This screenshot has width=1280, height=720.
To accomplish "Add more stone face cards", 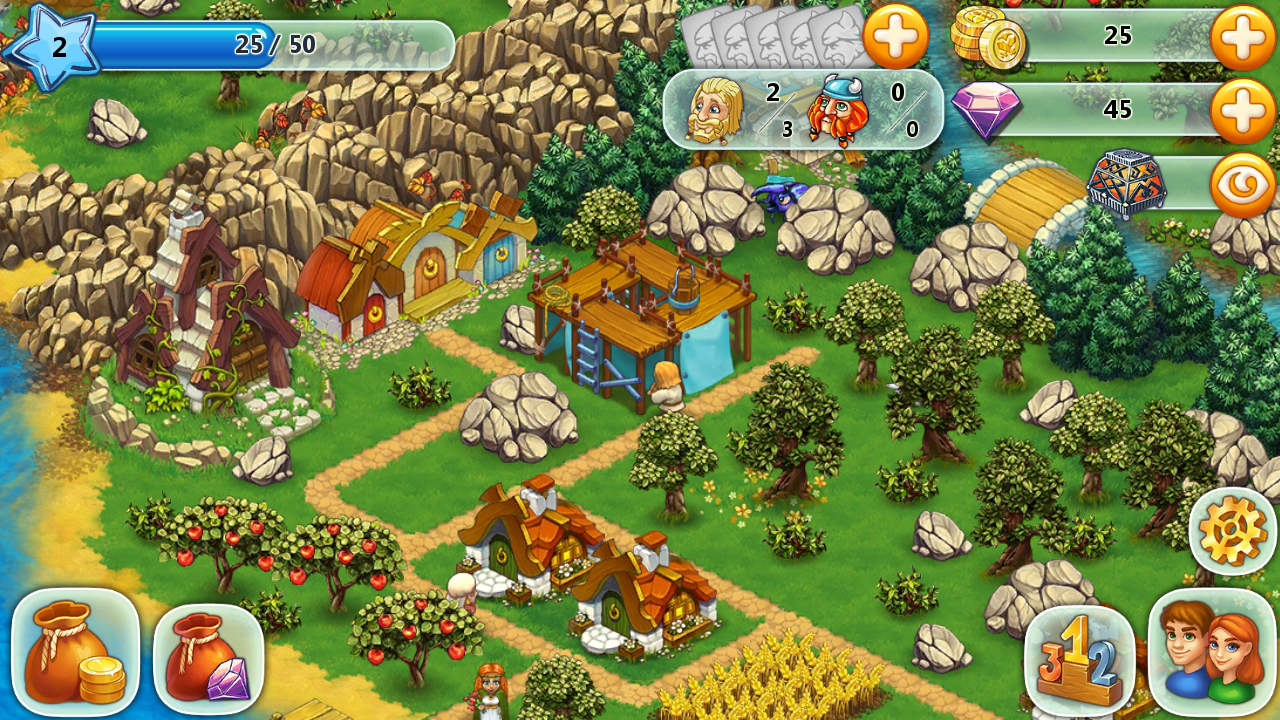I will point(895,37).
